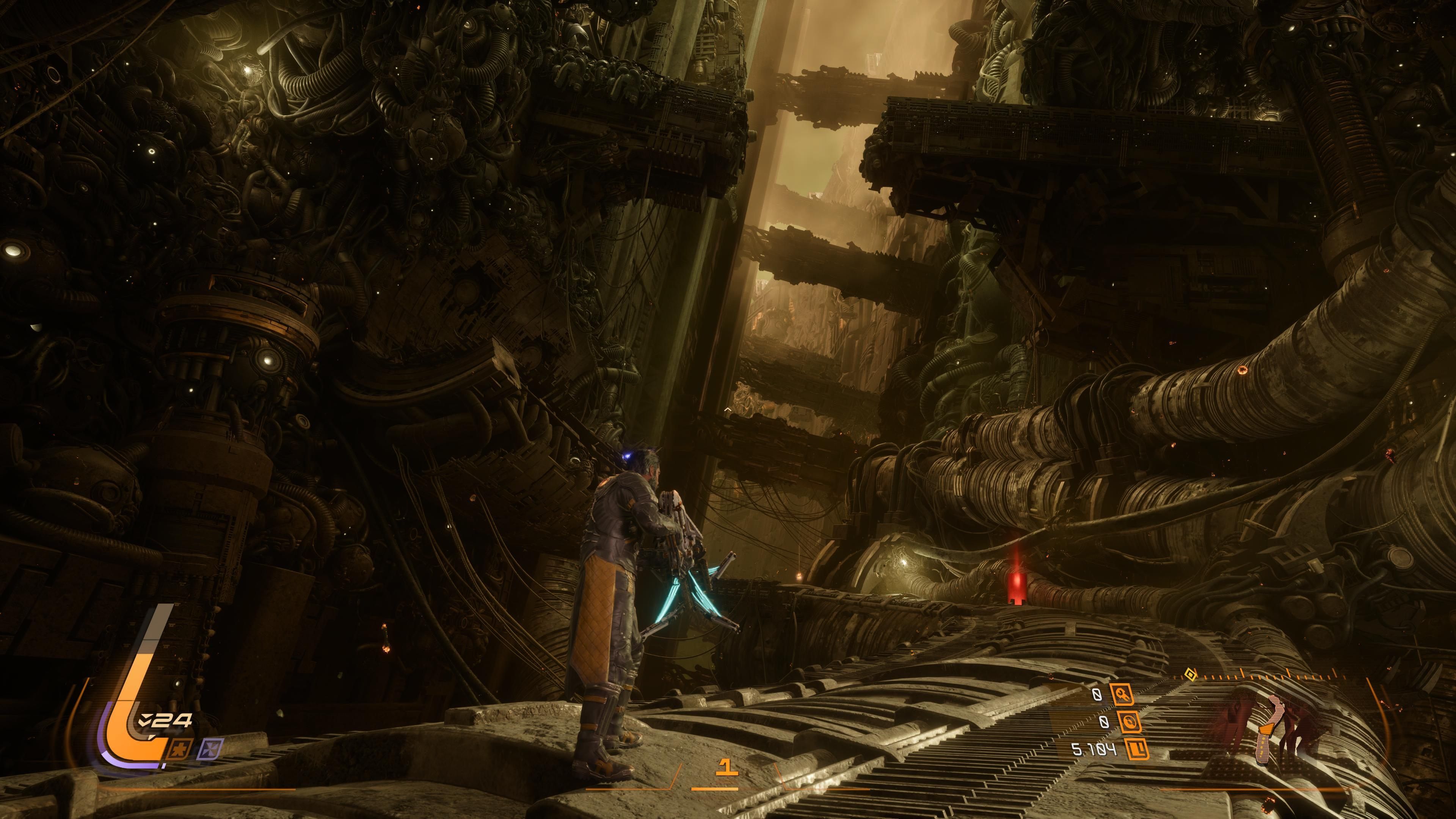Click the yellow diamond compass marker

[x=1190, y=675]
